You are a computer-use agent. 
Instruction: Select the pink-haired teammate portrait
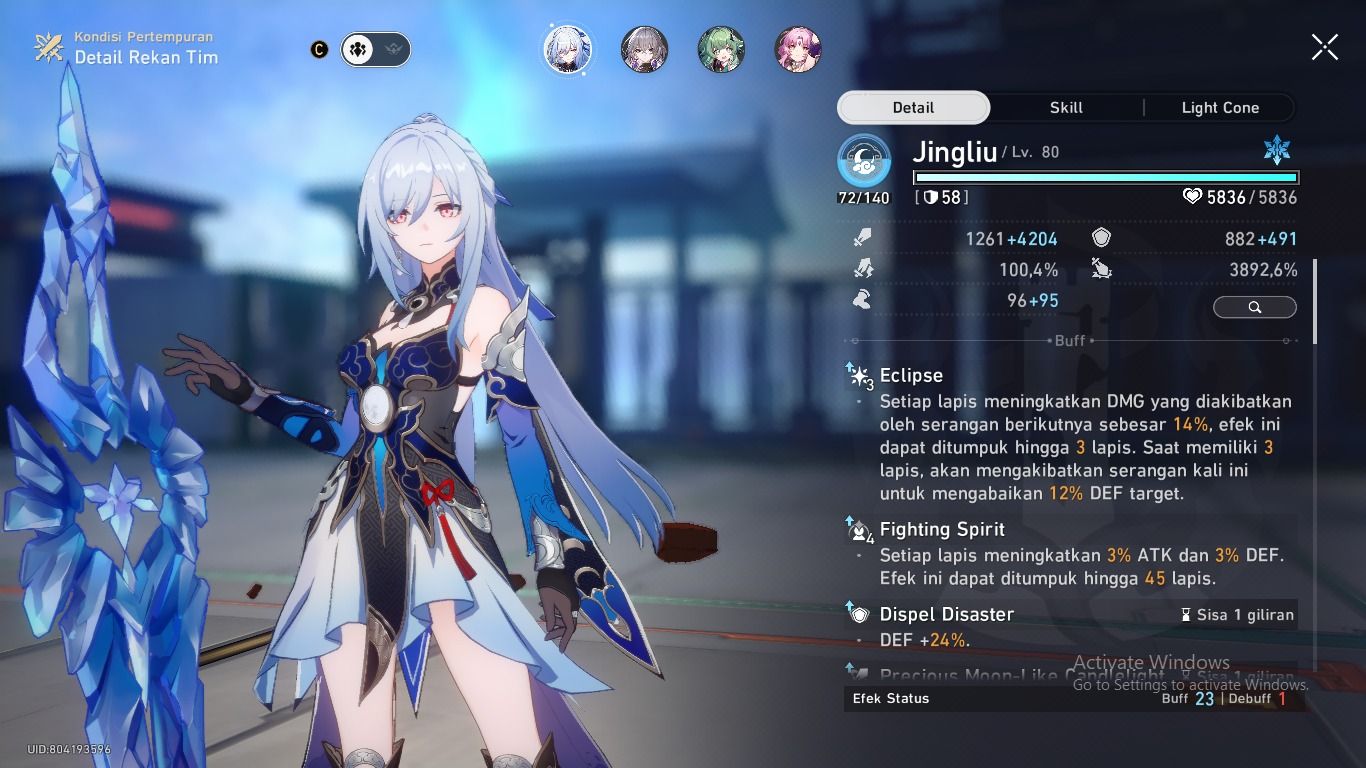(x=796, y=49)
